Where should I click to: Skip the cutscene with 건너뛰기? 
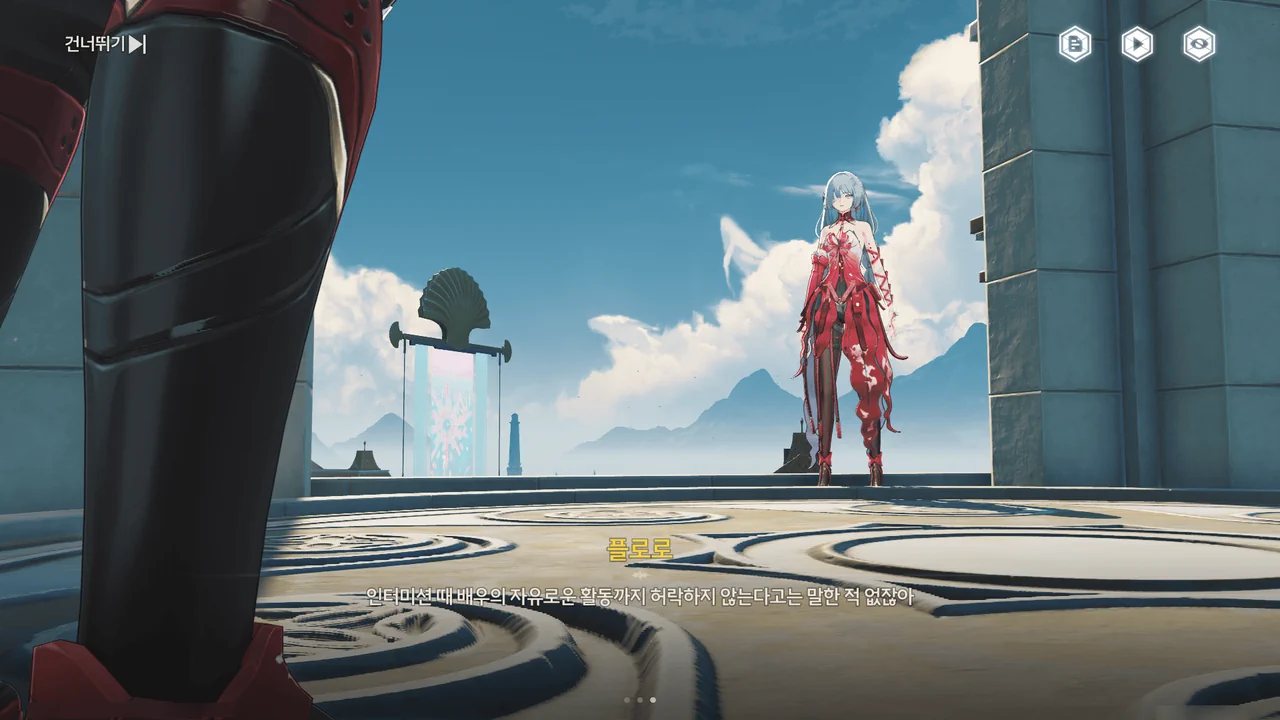105,44
